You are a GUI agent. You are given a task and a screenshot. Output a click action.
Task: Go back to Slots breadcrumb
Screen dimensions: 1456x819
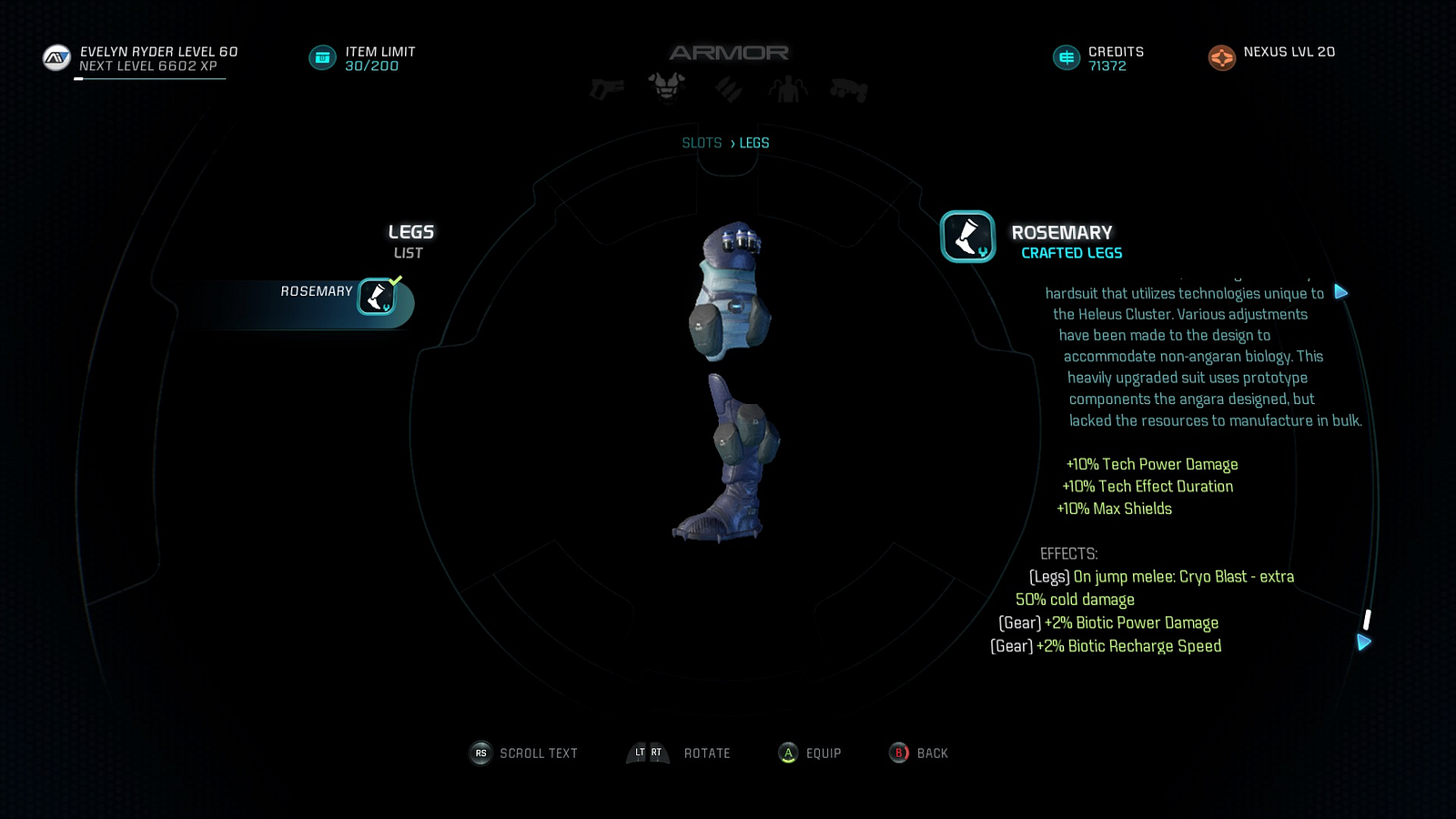[x=702, y=143]
